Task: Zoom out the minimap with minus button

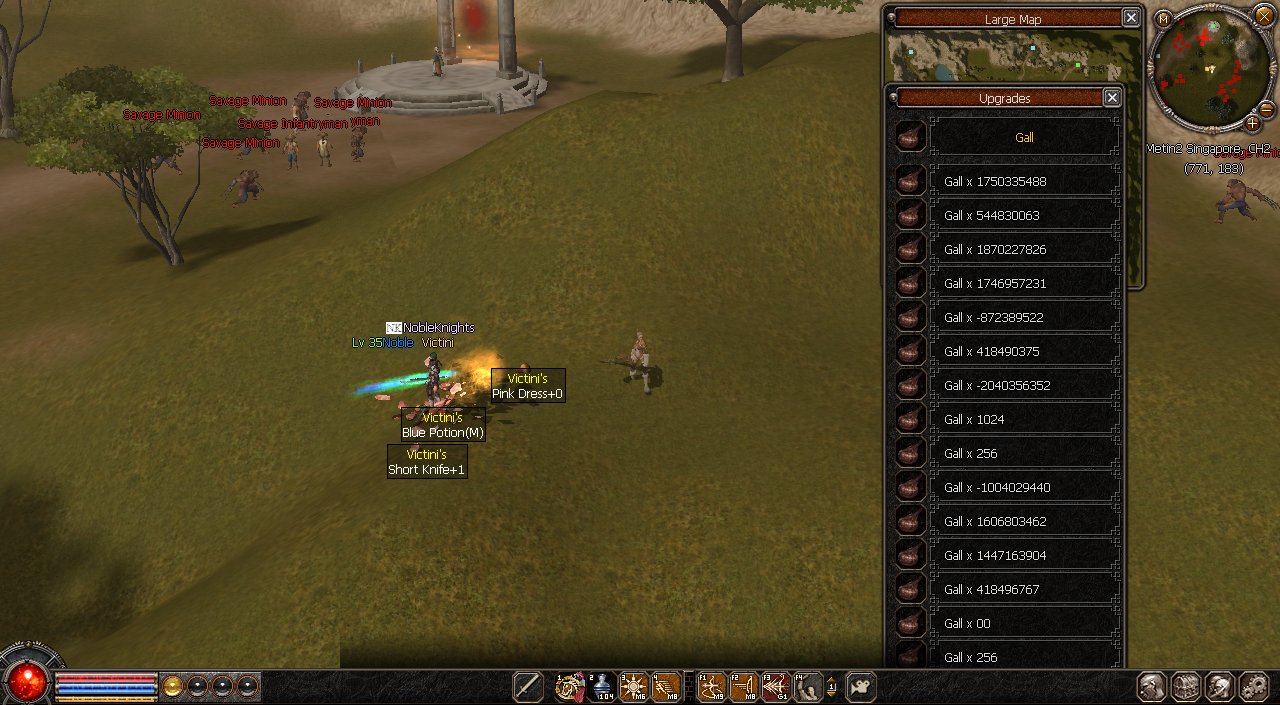Action: 1266,108
